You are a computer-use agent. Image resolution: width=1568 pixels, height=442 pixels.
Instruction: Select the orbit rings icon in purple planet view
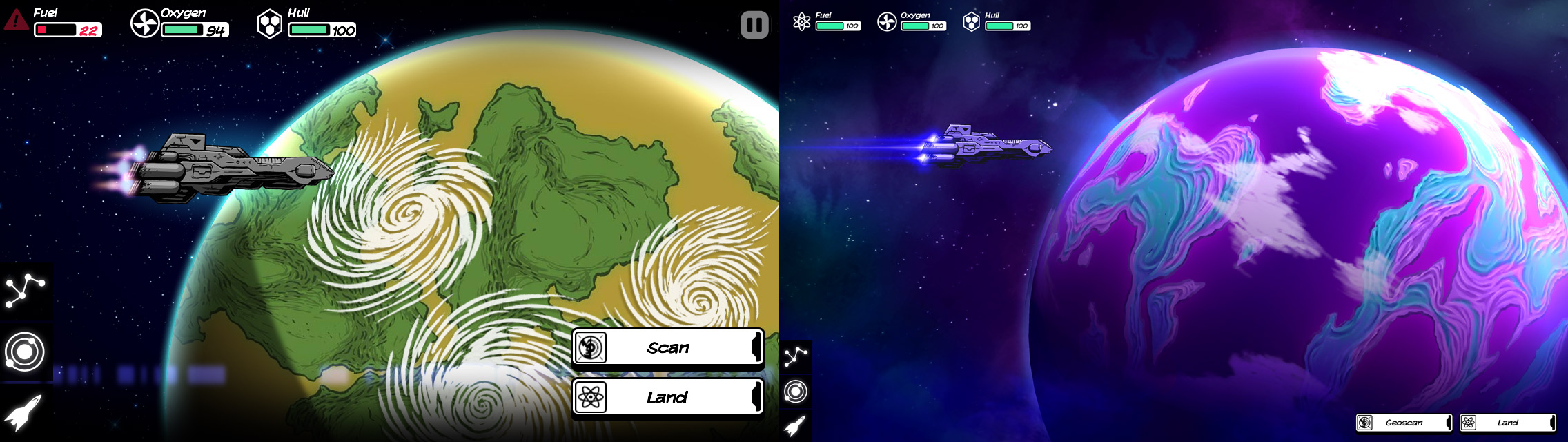pos(796,392)
